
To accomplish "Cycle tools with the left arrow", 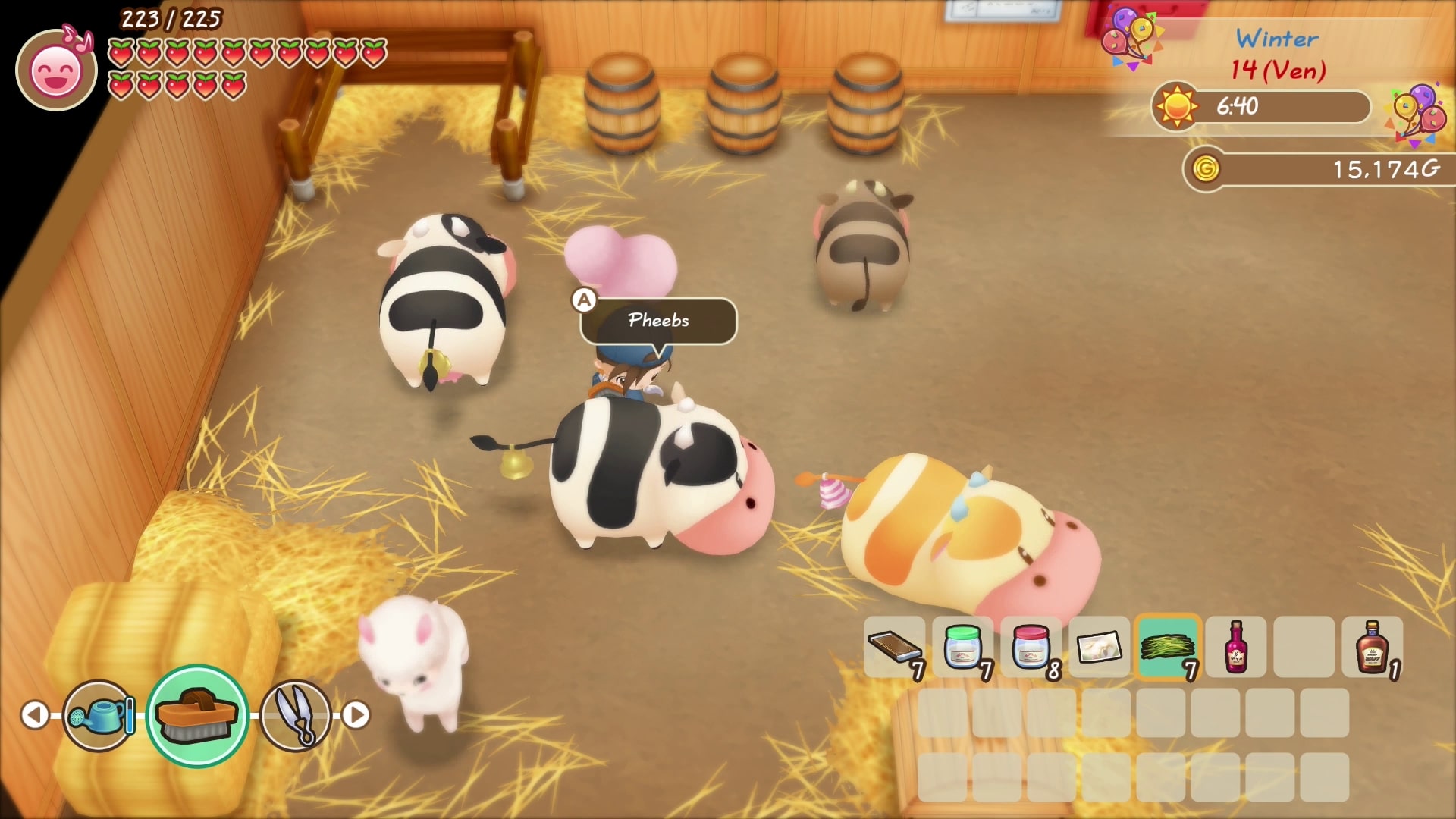I will pyautogui.click(x=35, y=715).
